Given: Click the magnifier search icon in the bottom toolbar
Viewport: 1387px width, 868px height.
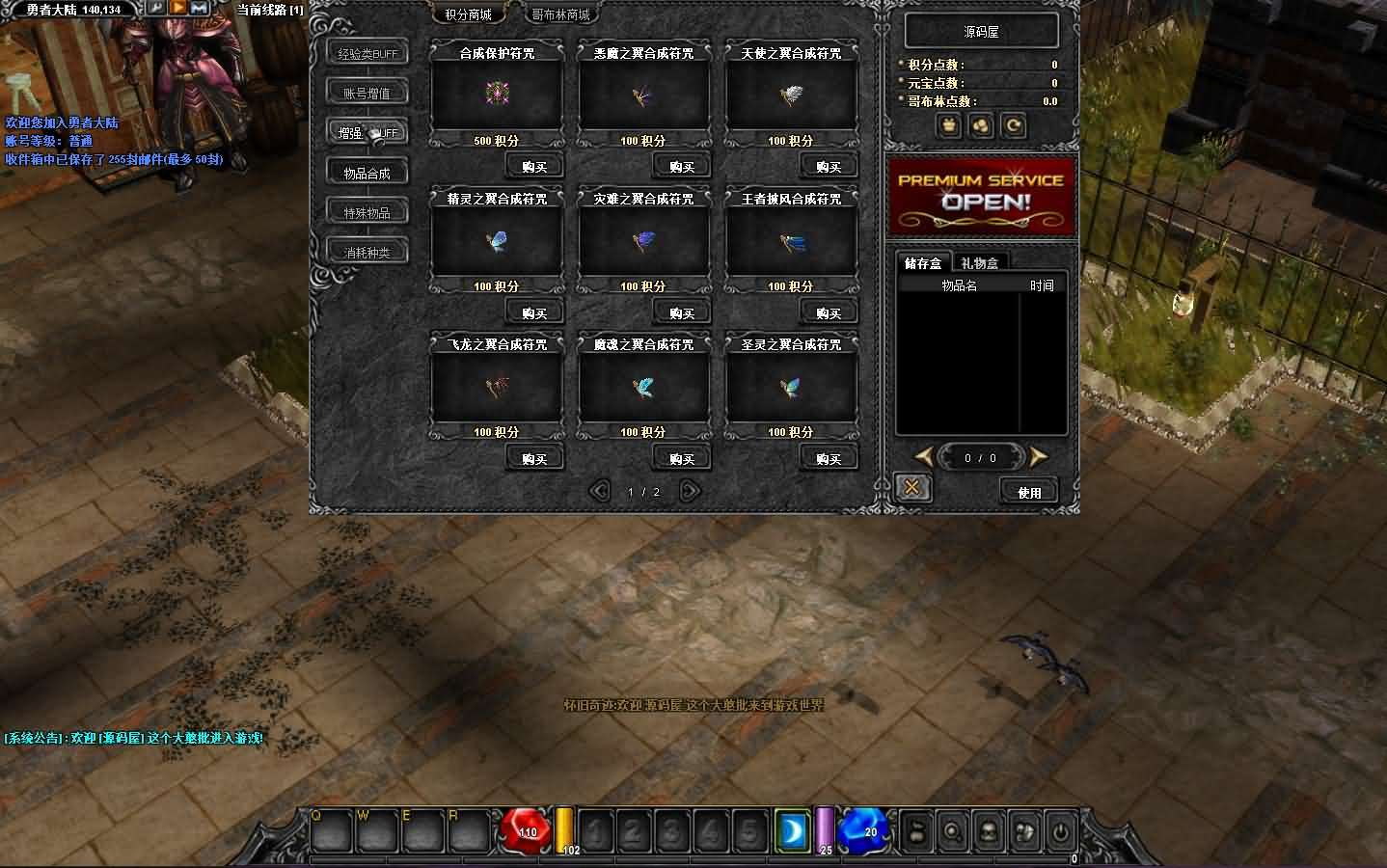Looking at the screenshot, I should point(951,832).
